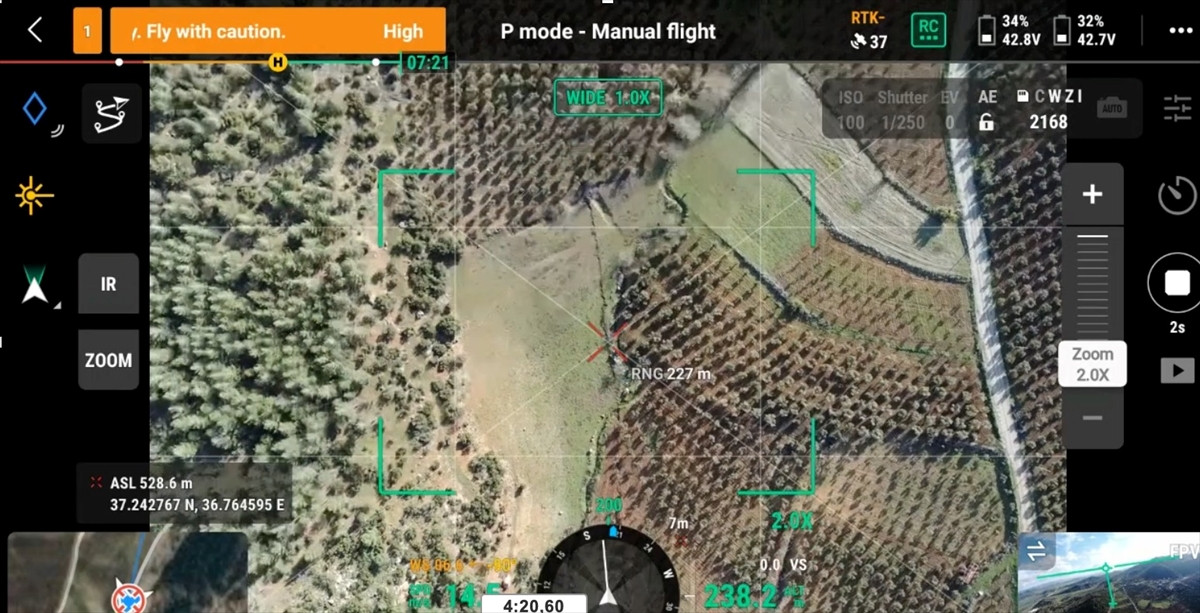
Task: Tap the minus zoom-out button
Action: click(x=1092, y=418)
